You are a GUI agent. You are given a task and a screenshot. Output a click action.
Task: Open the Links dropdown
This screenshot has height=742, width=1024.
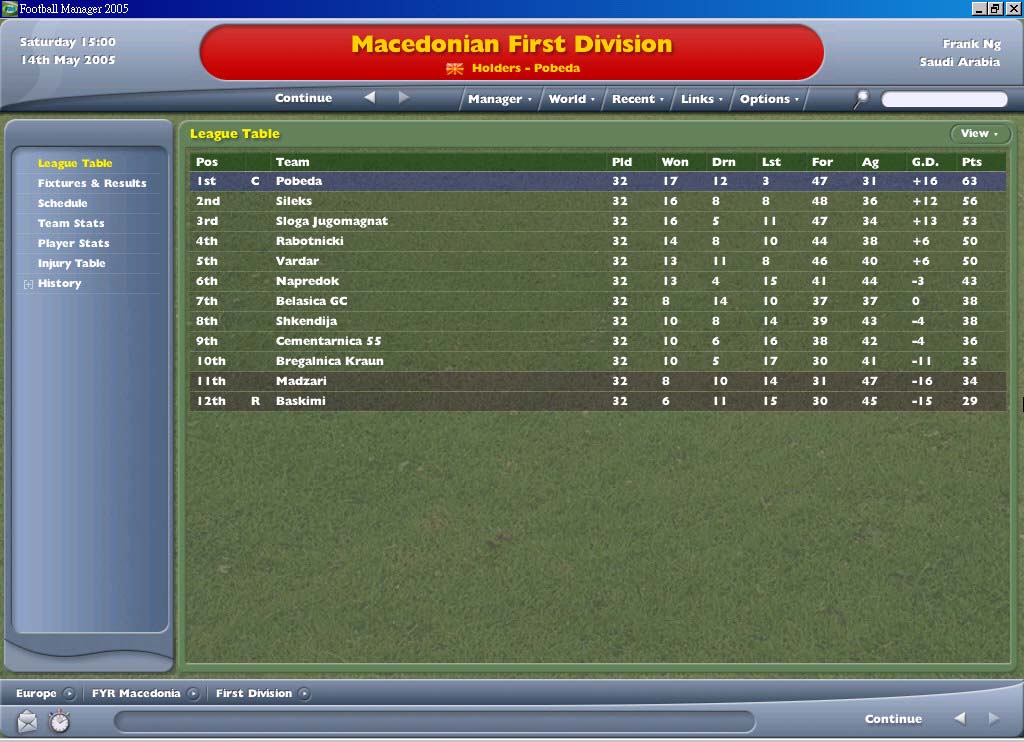(701, 99)
